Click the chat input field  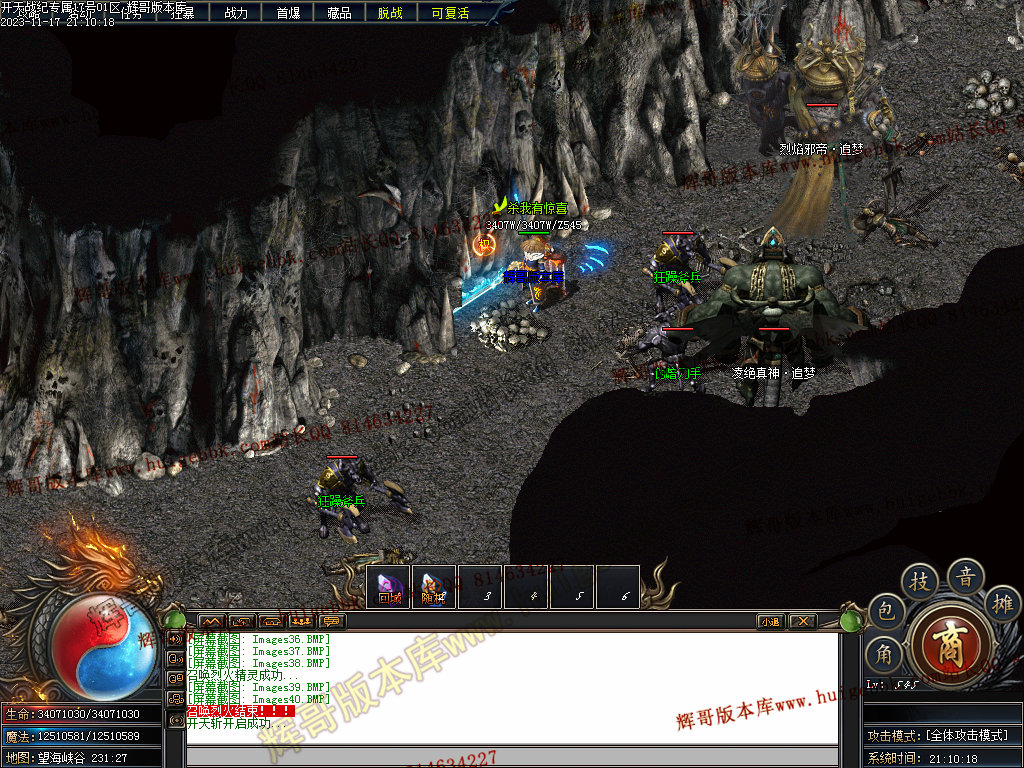coord(510,756)
